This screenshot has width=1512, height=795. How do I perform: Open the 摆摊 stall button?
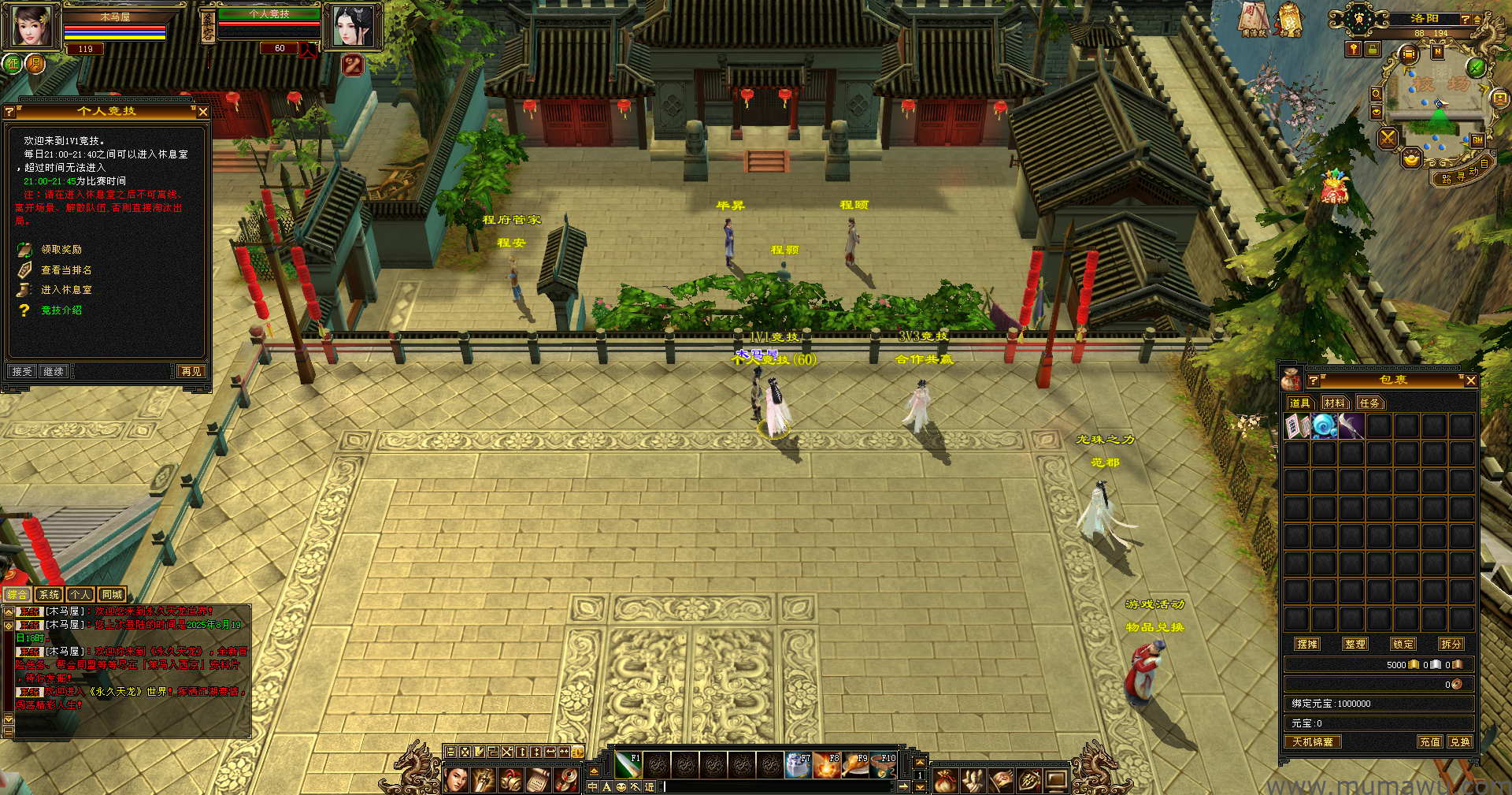click(x=1307, y=644)
